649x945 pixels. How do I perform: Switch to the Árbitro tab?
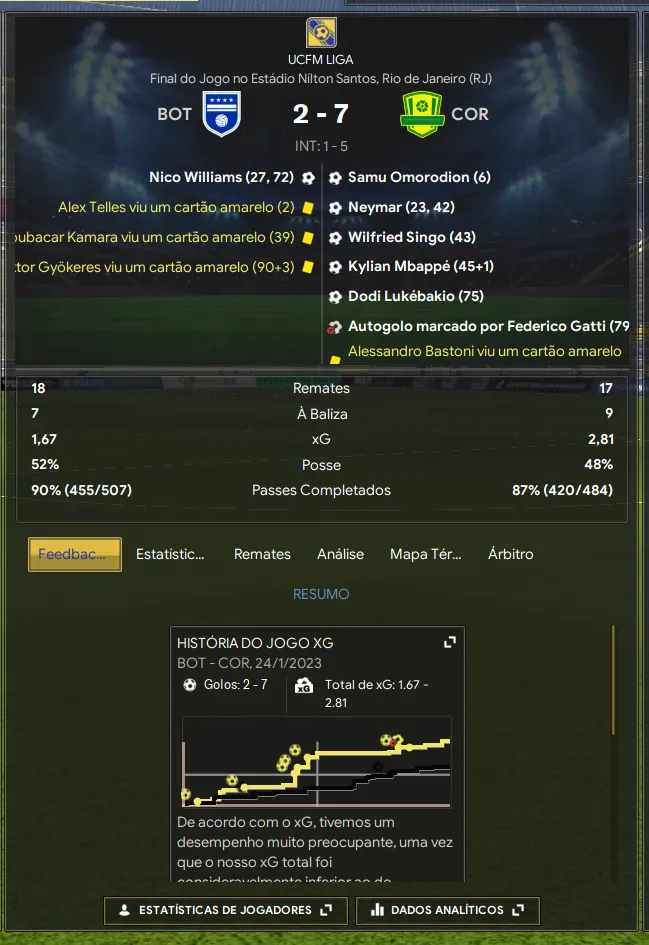(510, 554)
